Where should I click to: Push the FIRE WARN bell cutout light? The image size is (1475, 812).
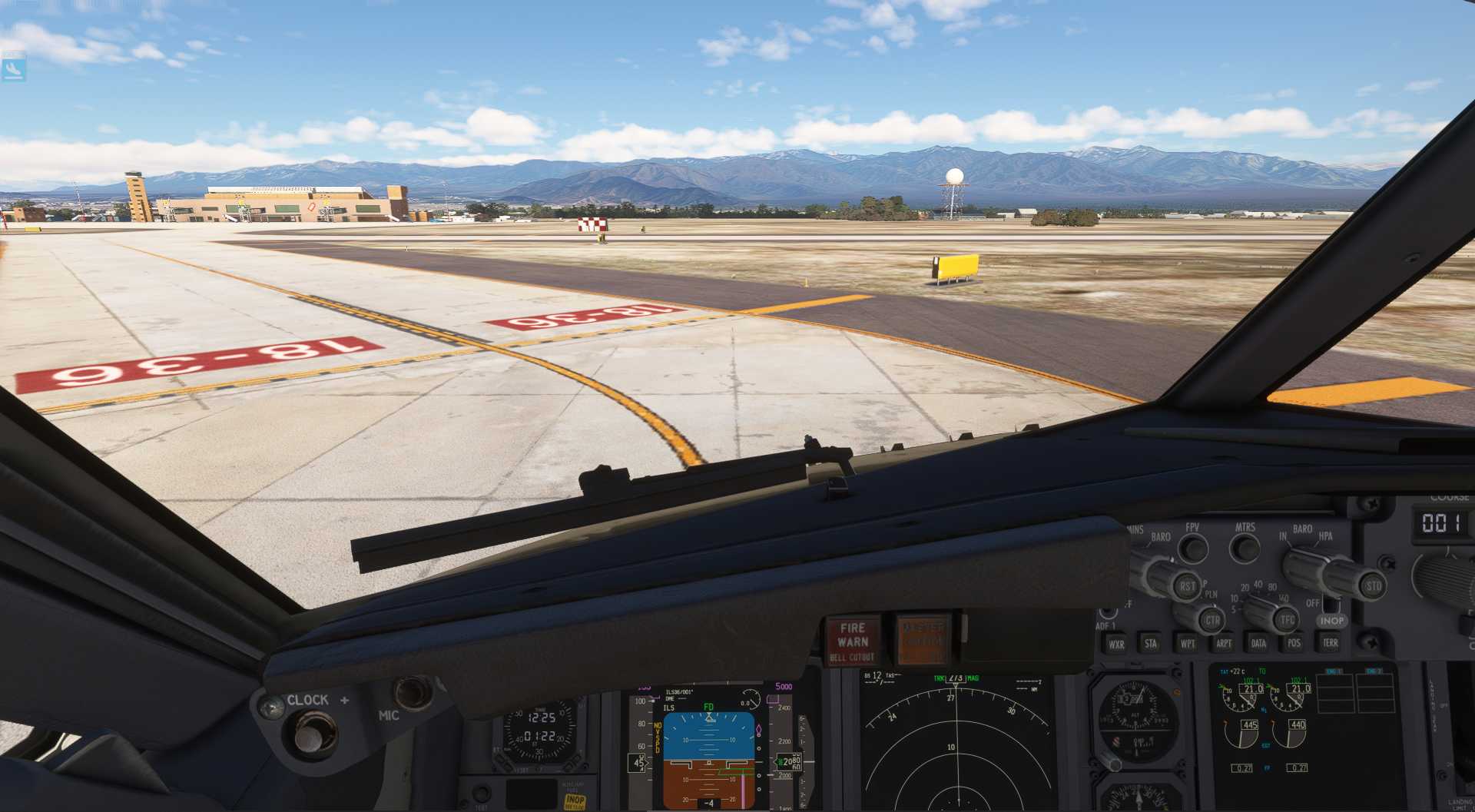click(852, 641)
